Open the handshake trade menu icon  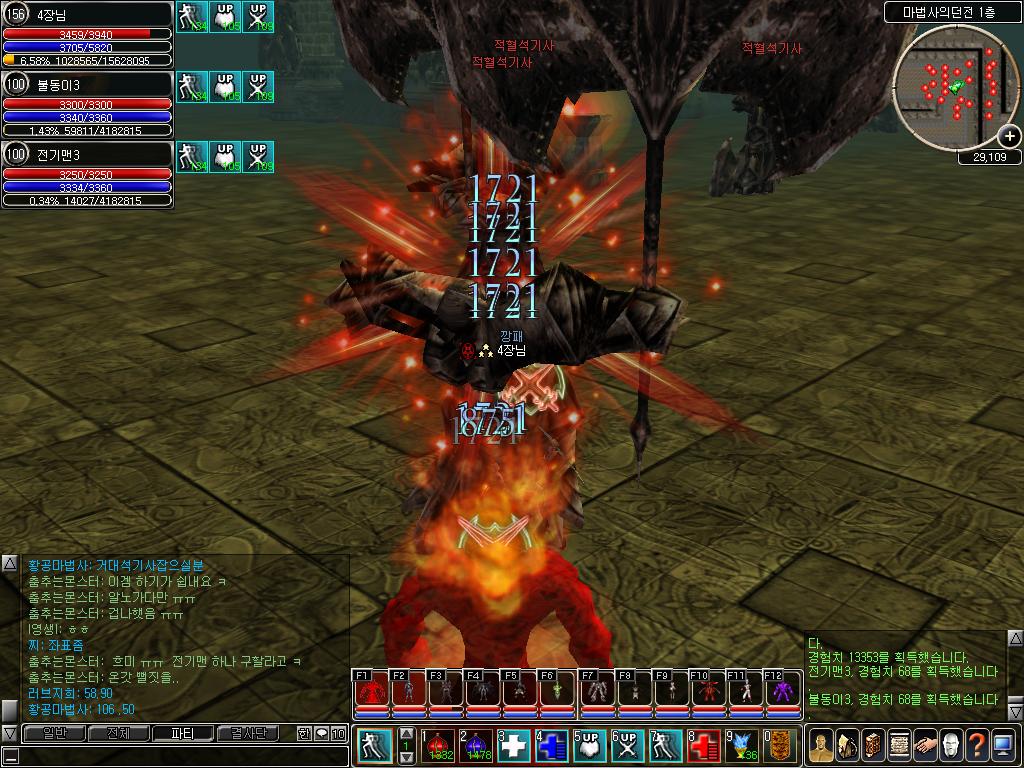click(x=925, y=746)
